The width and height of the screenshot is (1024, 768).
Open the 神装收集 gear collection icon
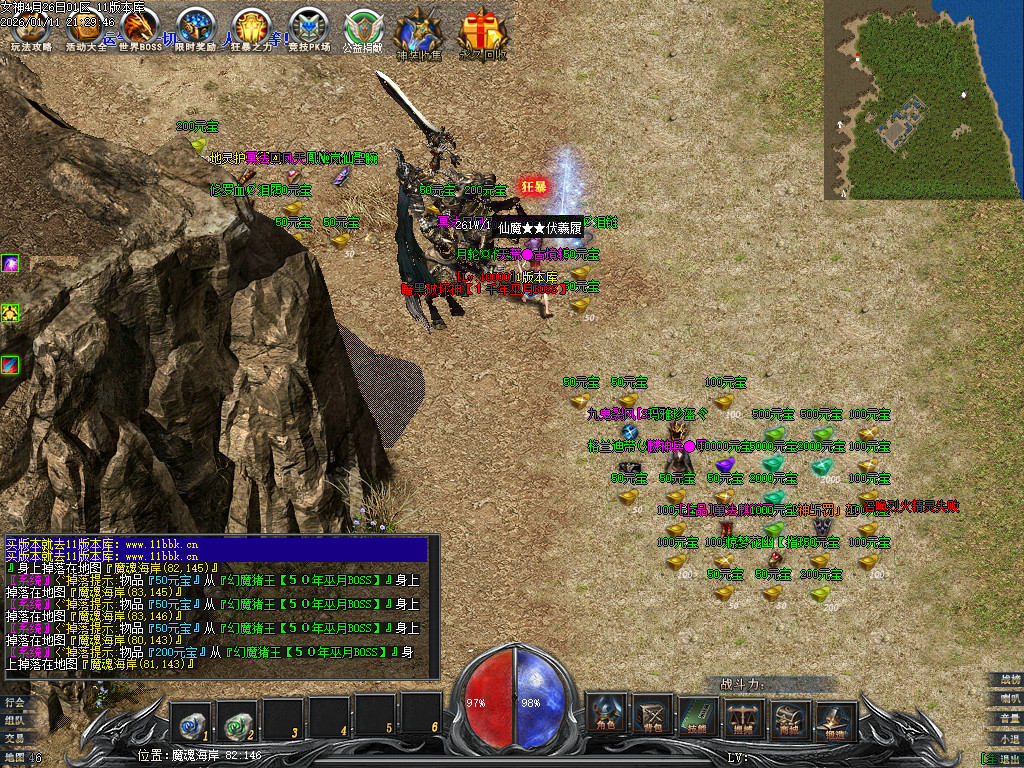[x=419, y=32]
